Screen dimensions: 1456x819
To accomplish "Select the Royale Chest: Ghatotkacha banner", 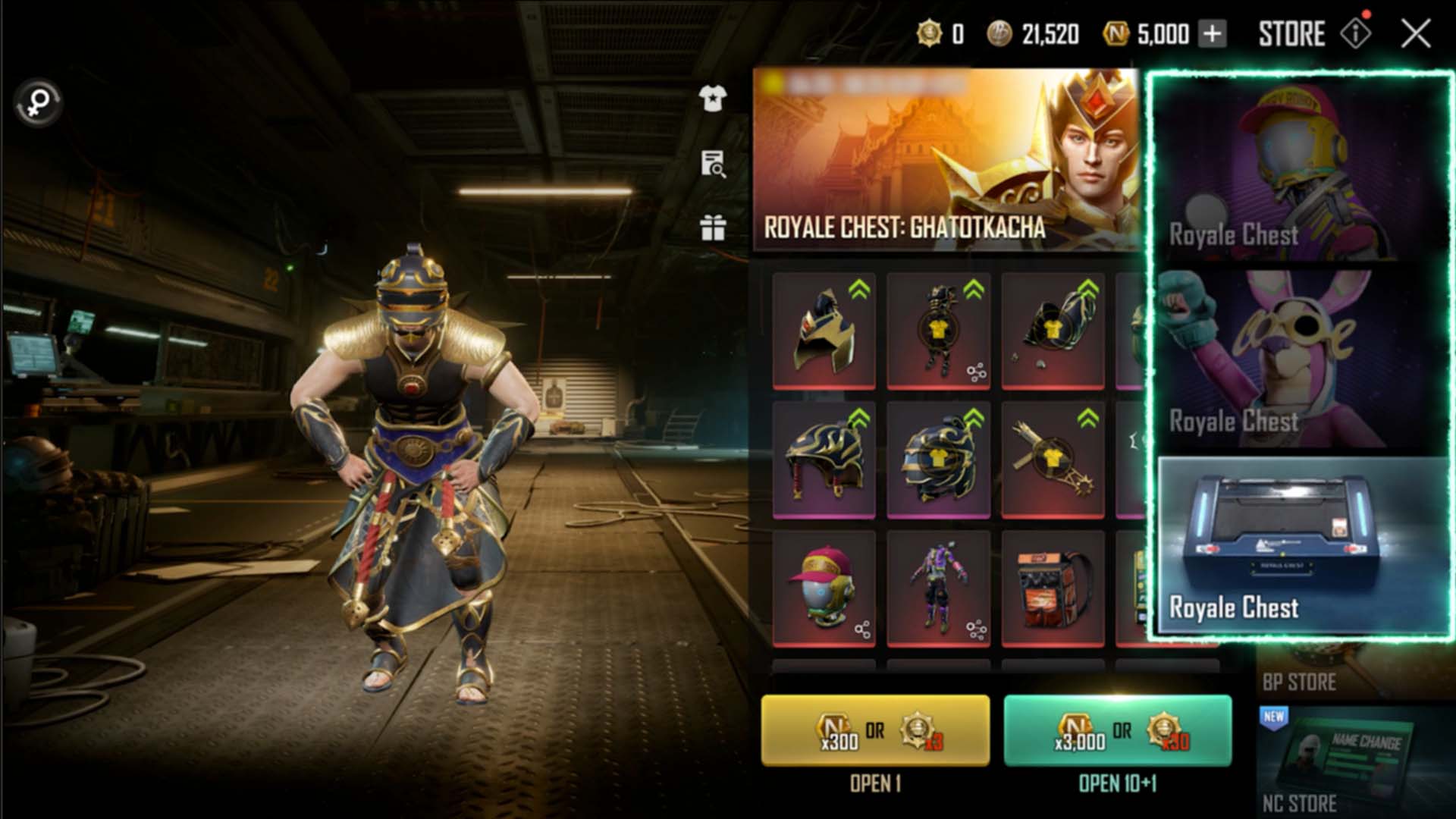I will click(946, 159).
